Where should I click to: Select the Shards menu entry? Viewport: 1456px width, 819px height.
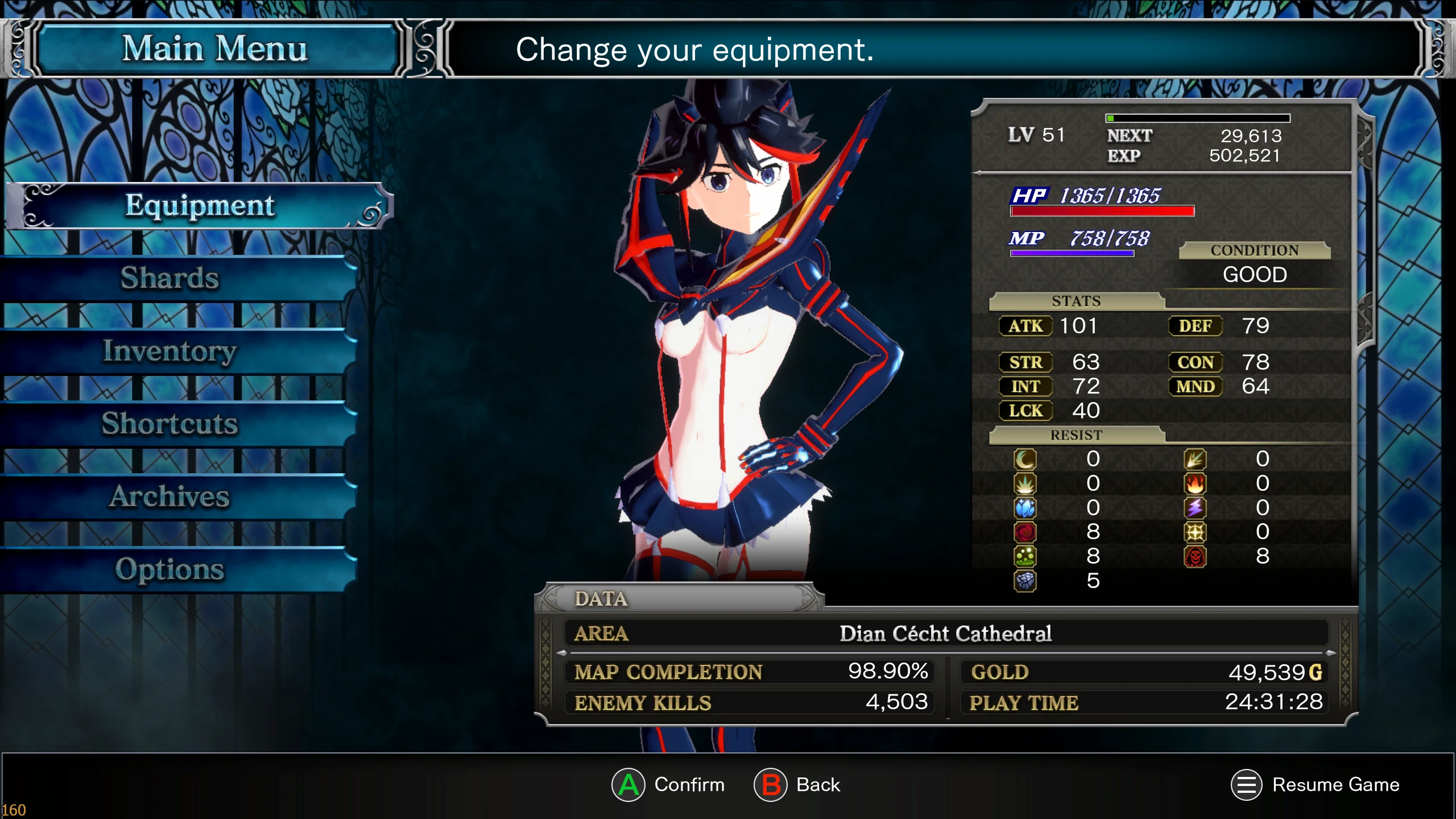pos(169,278)
